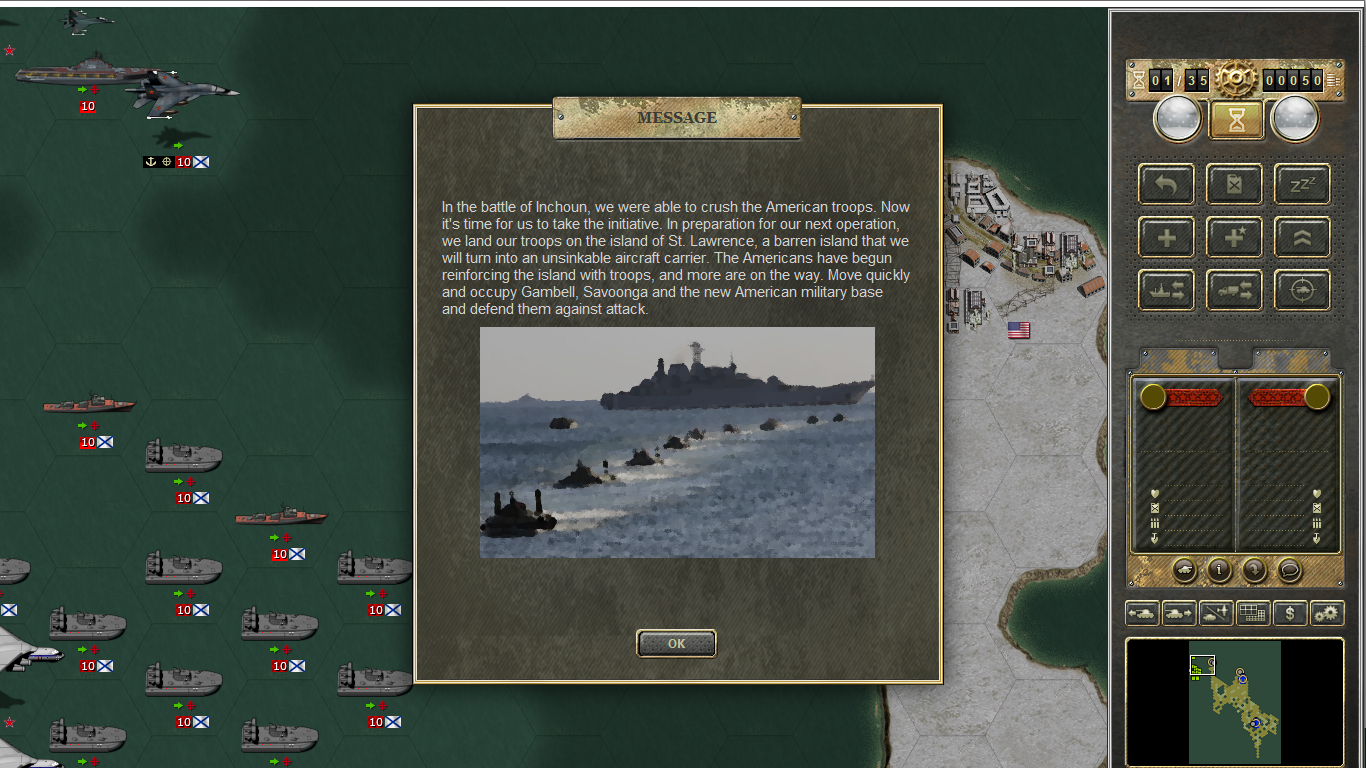Go to the previous unit with left-arrow tank
Image resolution: width=1366 pixels, height=768 pixels.
(x=1142, y=613)
